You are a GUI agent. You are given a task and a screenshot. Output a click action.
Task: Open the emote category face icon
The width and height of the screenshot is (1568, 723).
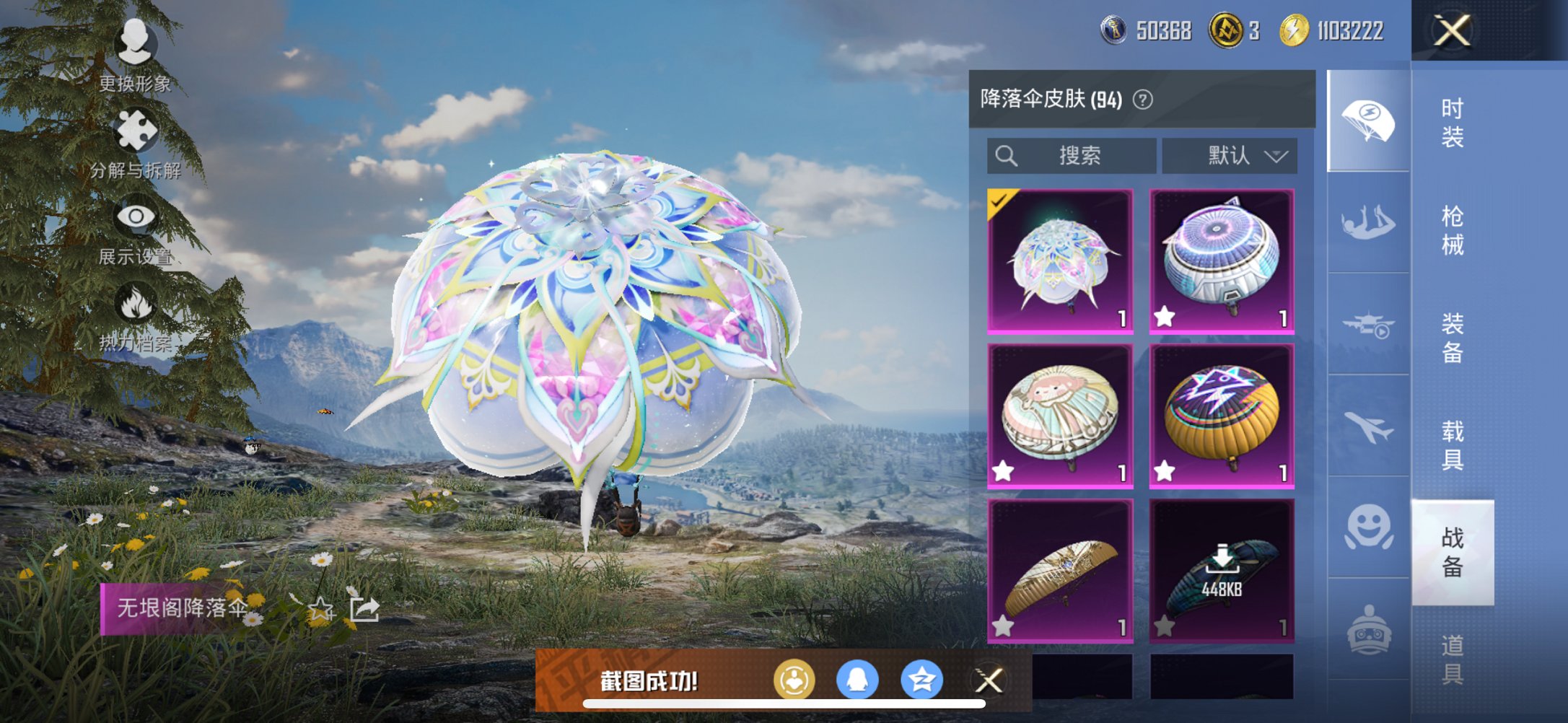(x=1369, y=525)
